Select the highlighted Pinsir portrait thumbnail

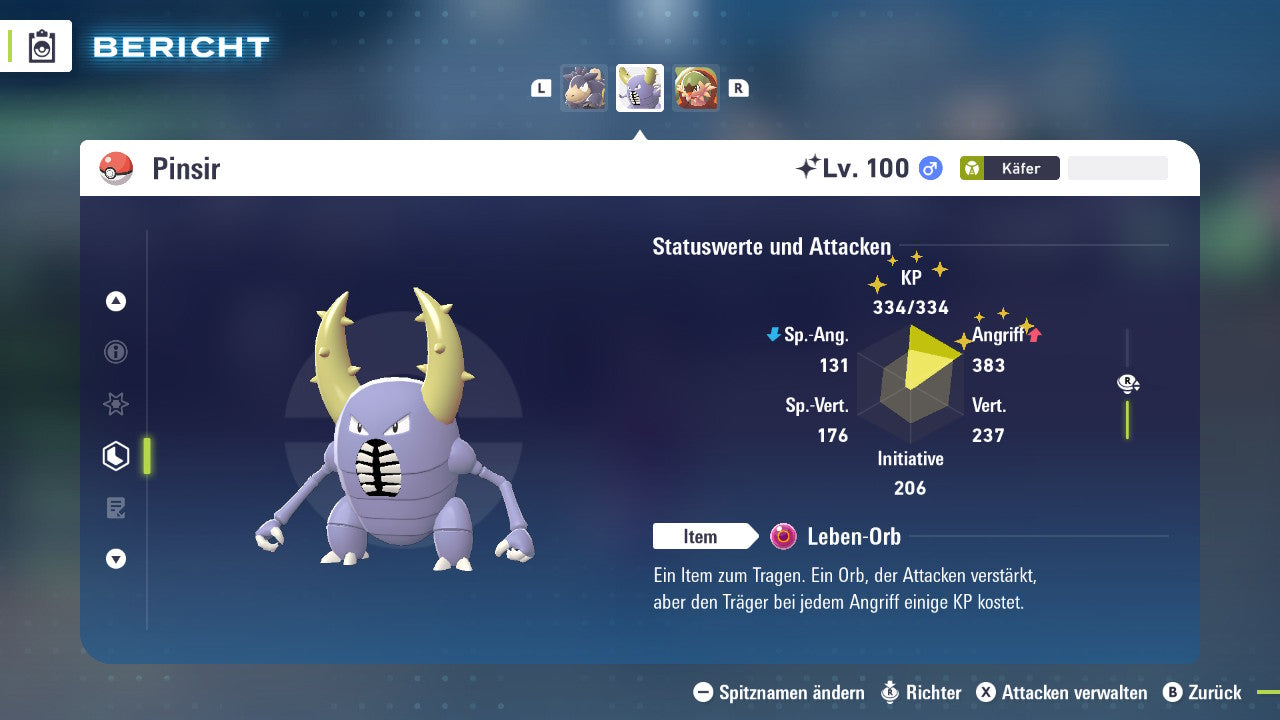click(640, 88)
